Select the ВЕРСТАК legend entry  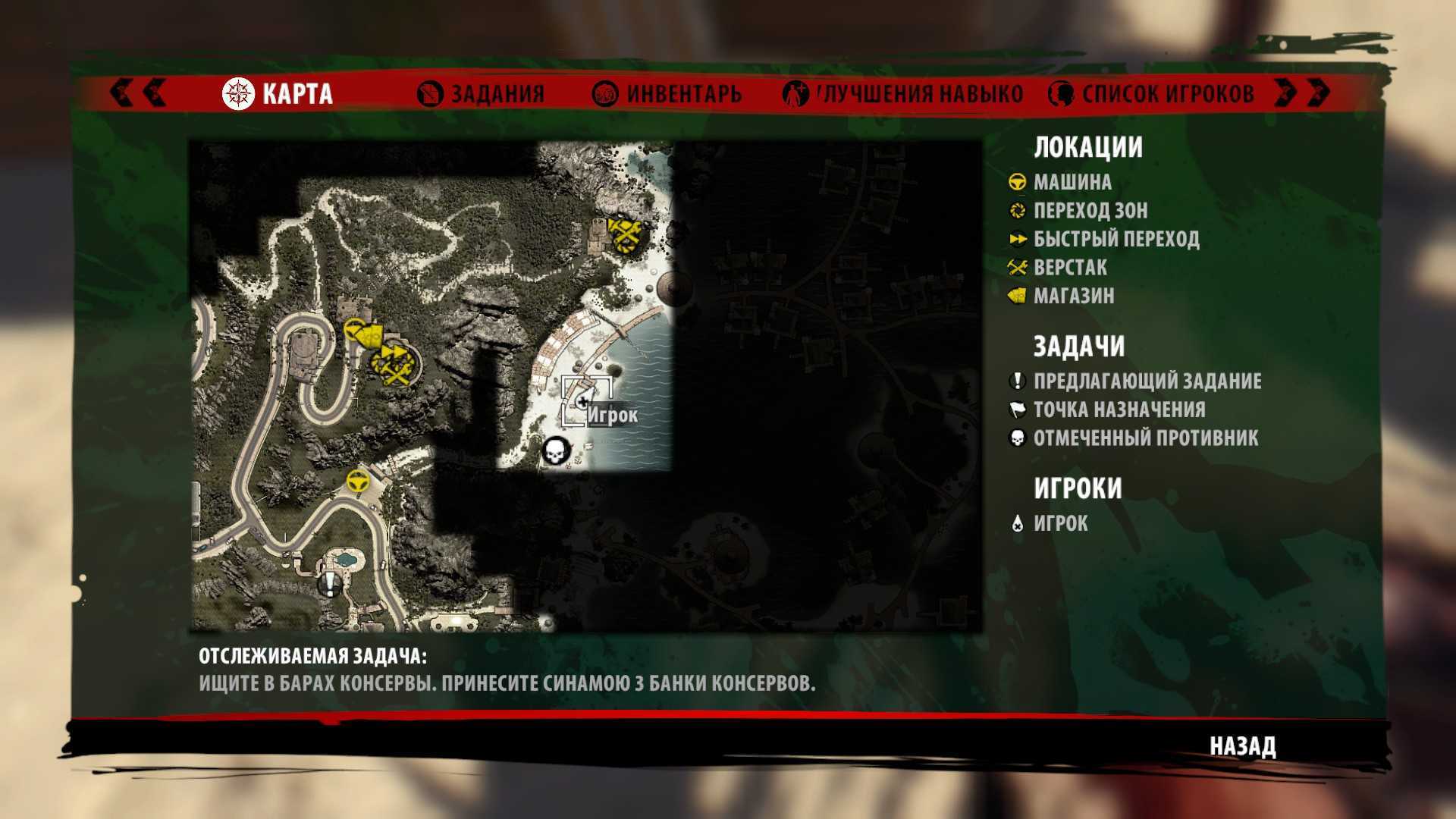(x=1069, y=268)
